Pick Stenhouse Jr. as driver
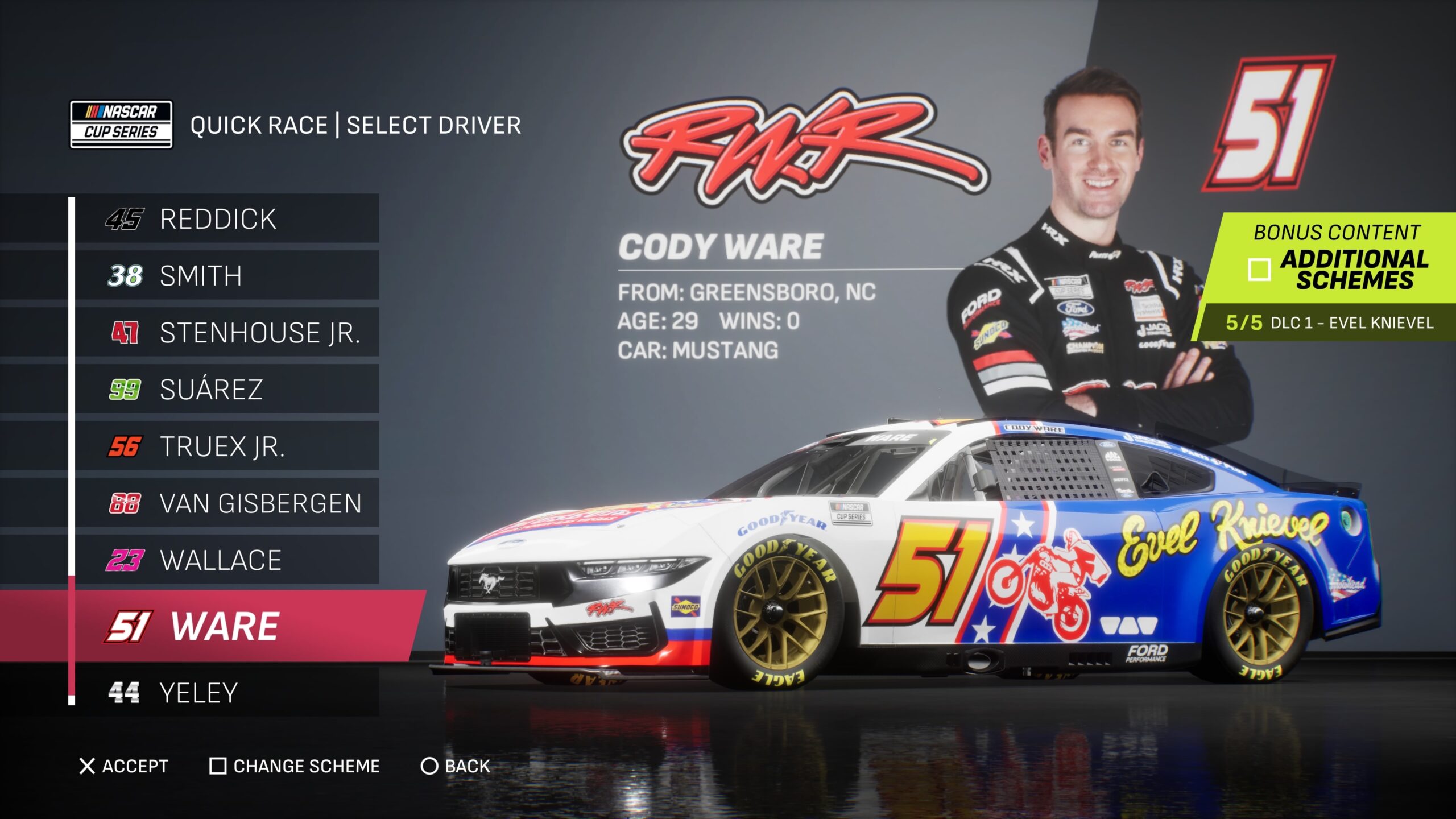Viewport: 1456px width, 819px height. (259, 333)
